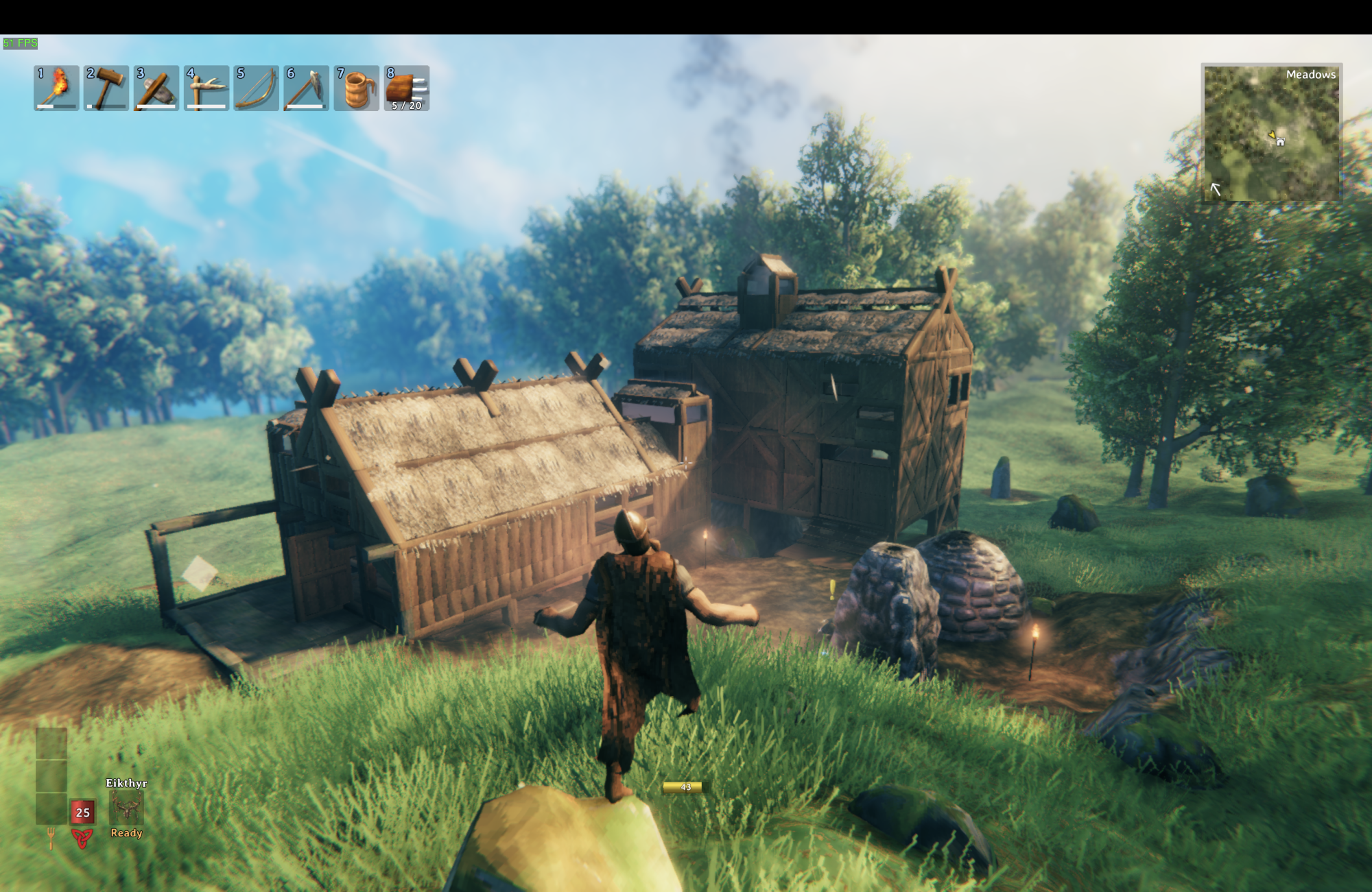Select the torch in hotbar slot 1
The width and height of the screenshot is (1372, 892).
click(x=57, y=89)
